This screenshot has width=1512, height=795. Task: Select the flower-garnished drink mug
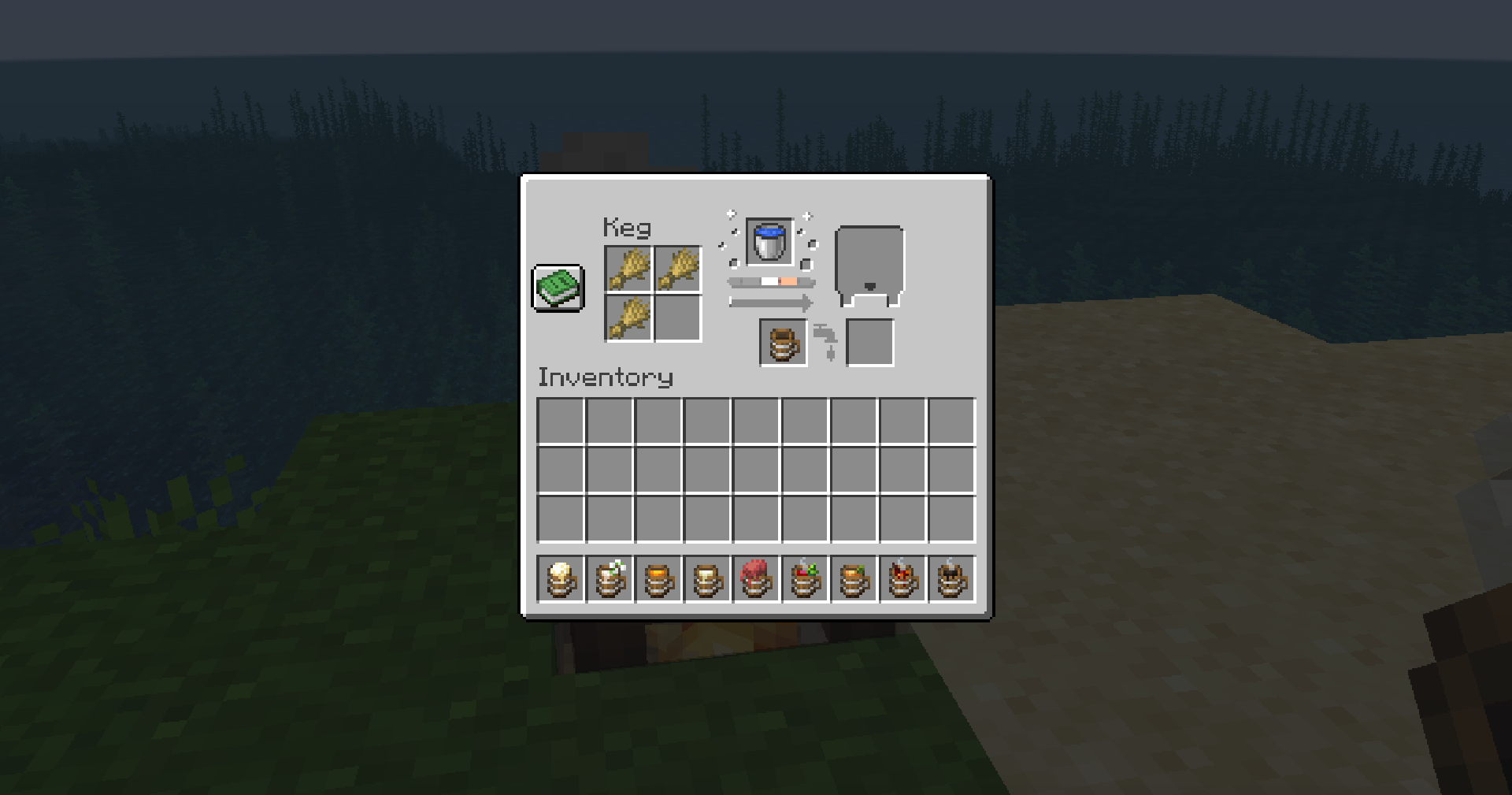pyautogui.click(x=610, y=579)
